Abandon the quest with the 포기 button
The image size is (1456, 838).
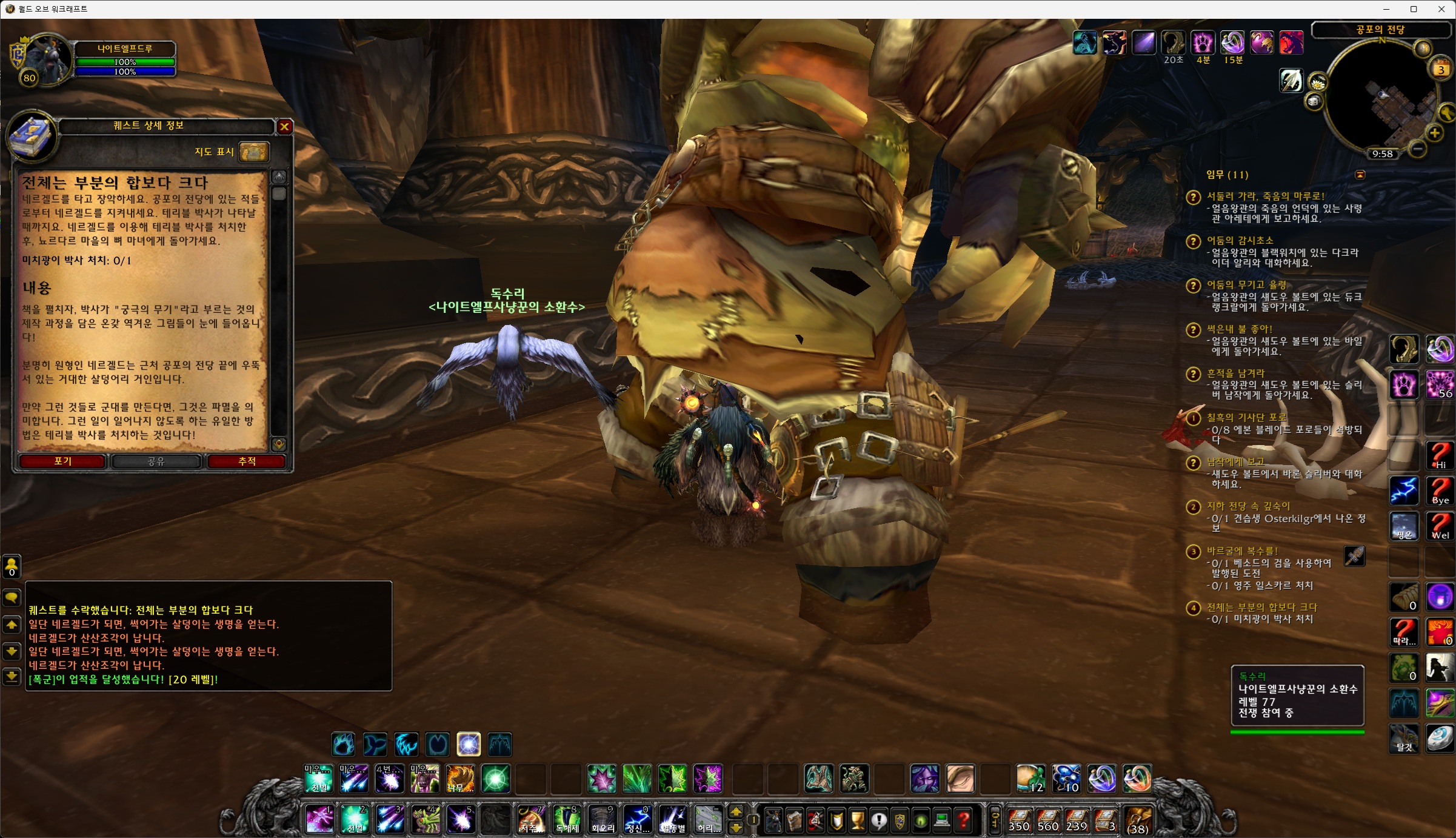point(62,461)
